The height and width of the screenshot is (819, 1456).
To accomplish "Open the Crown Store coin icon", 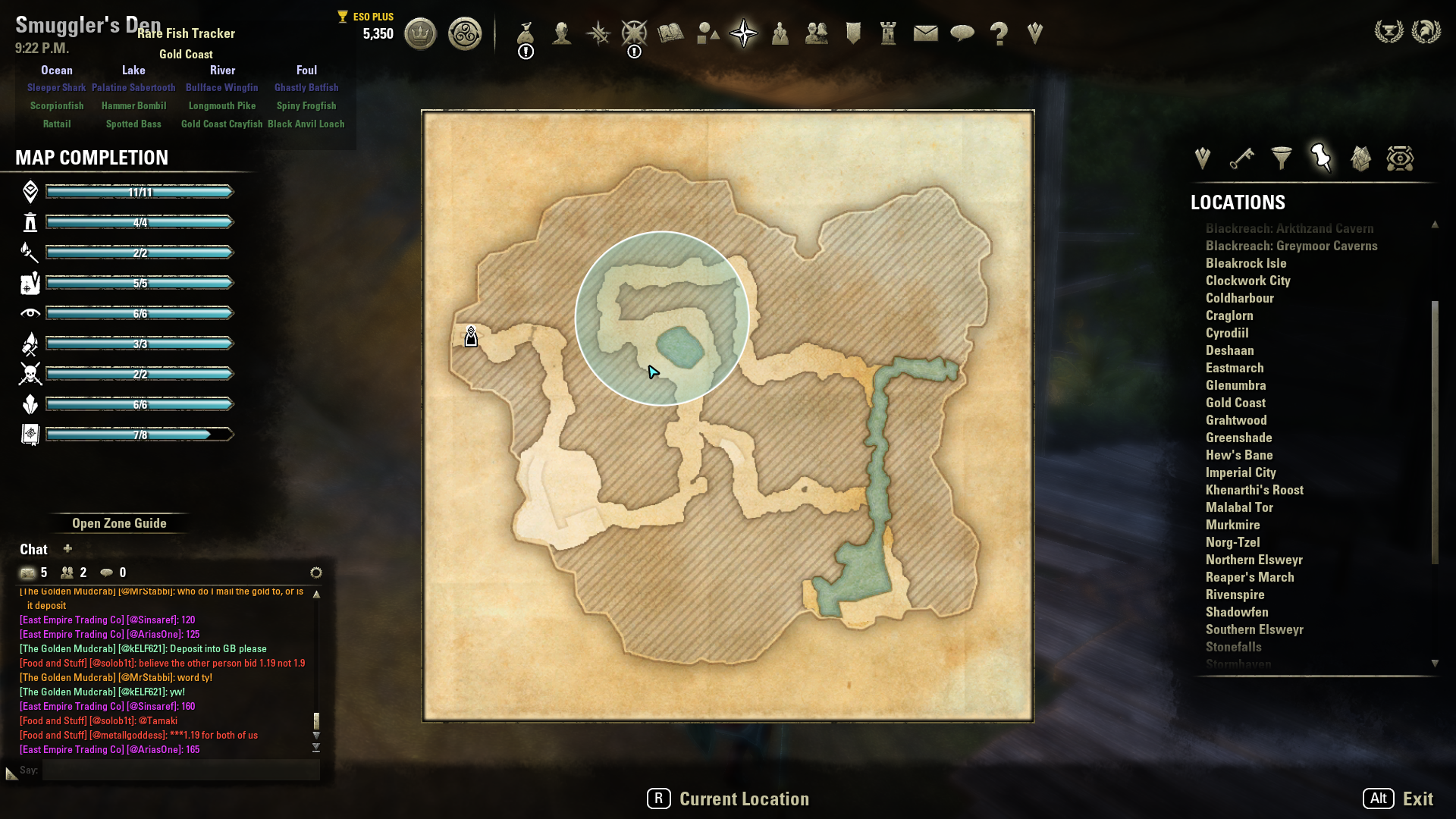I will coord(420,33).
